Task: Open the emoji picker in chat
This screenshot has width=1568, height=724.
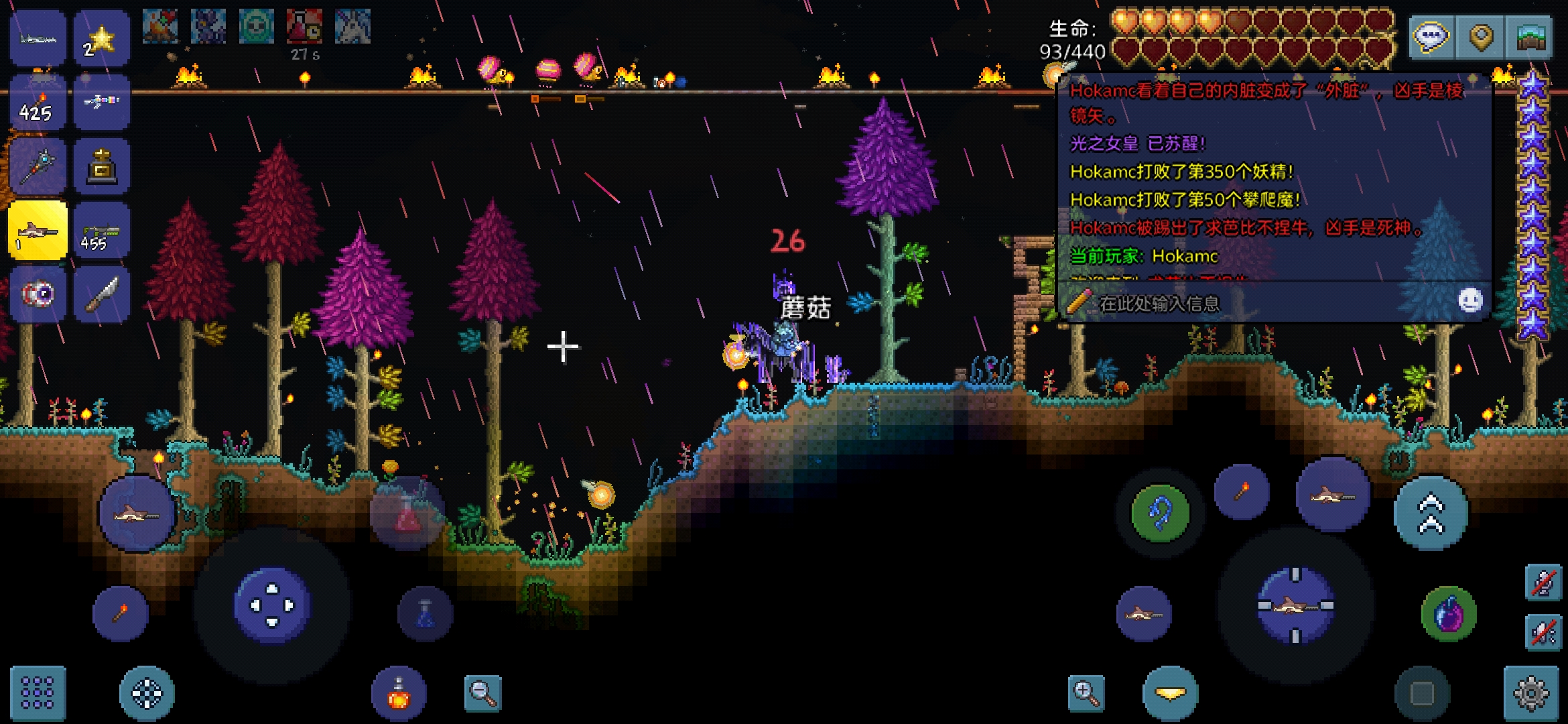Action: coord(1470,301)
